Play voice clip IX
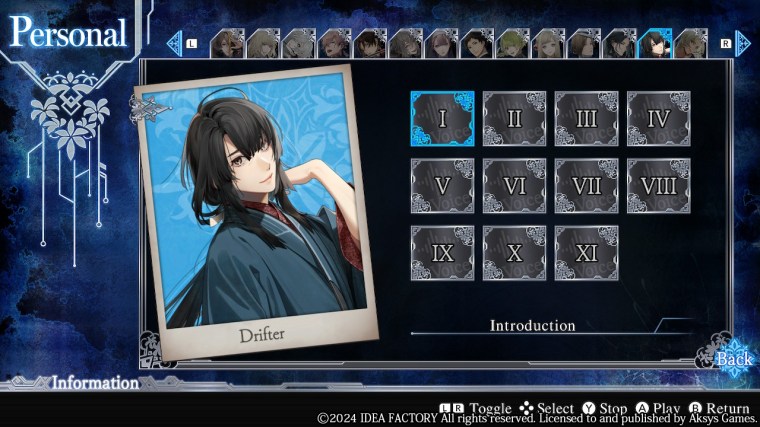 [x=442, y=253]
